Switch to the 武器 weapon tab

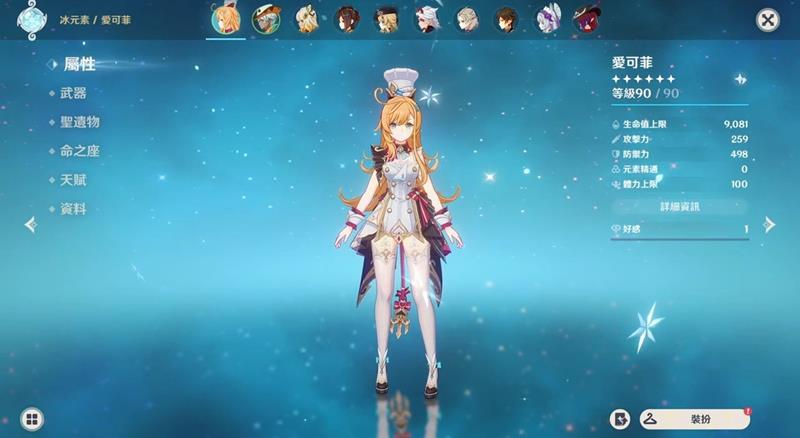click(x=73, y=93)
